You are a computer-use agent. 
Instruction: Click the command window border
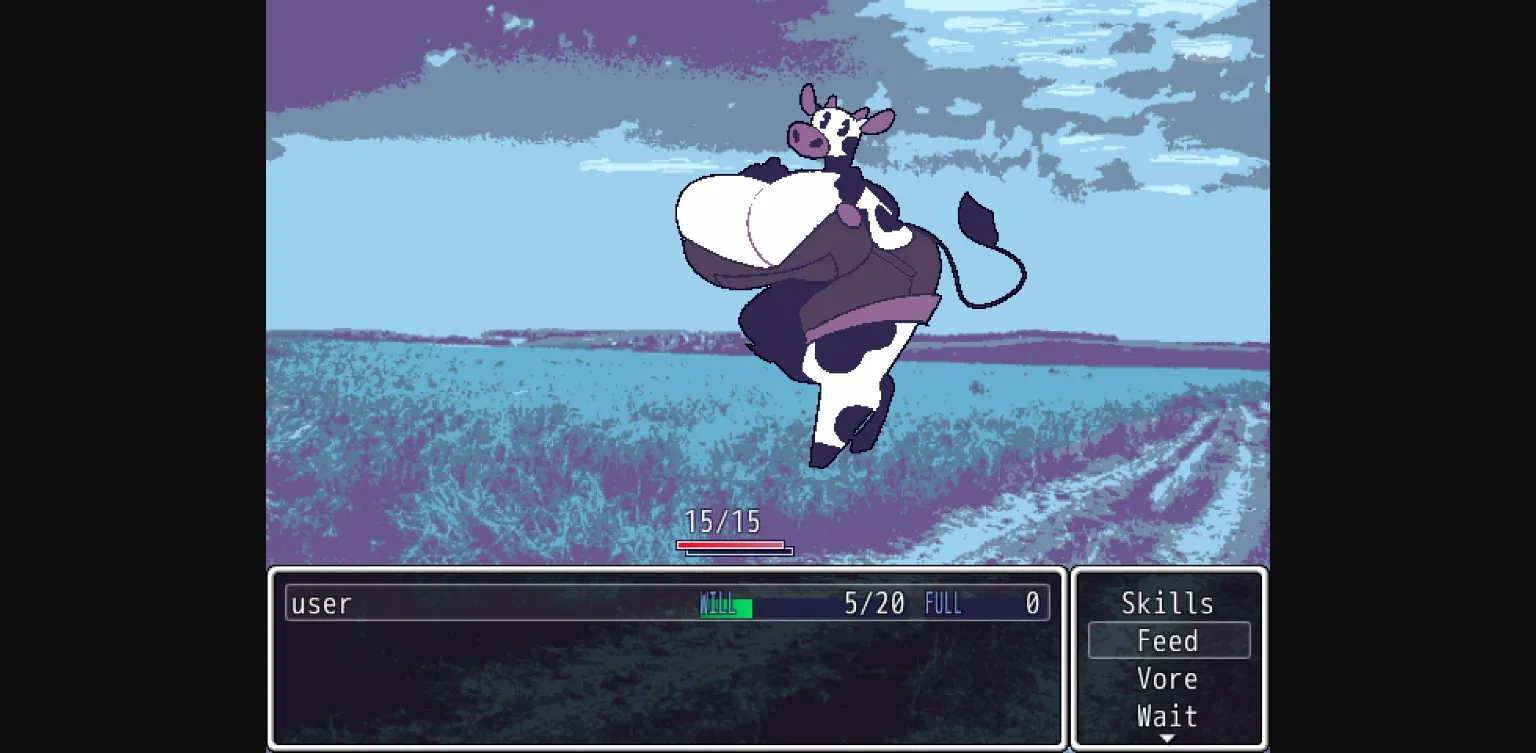pyautogui.click(x=1168, y=570)
